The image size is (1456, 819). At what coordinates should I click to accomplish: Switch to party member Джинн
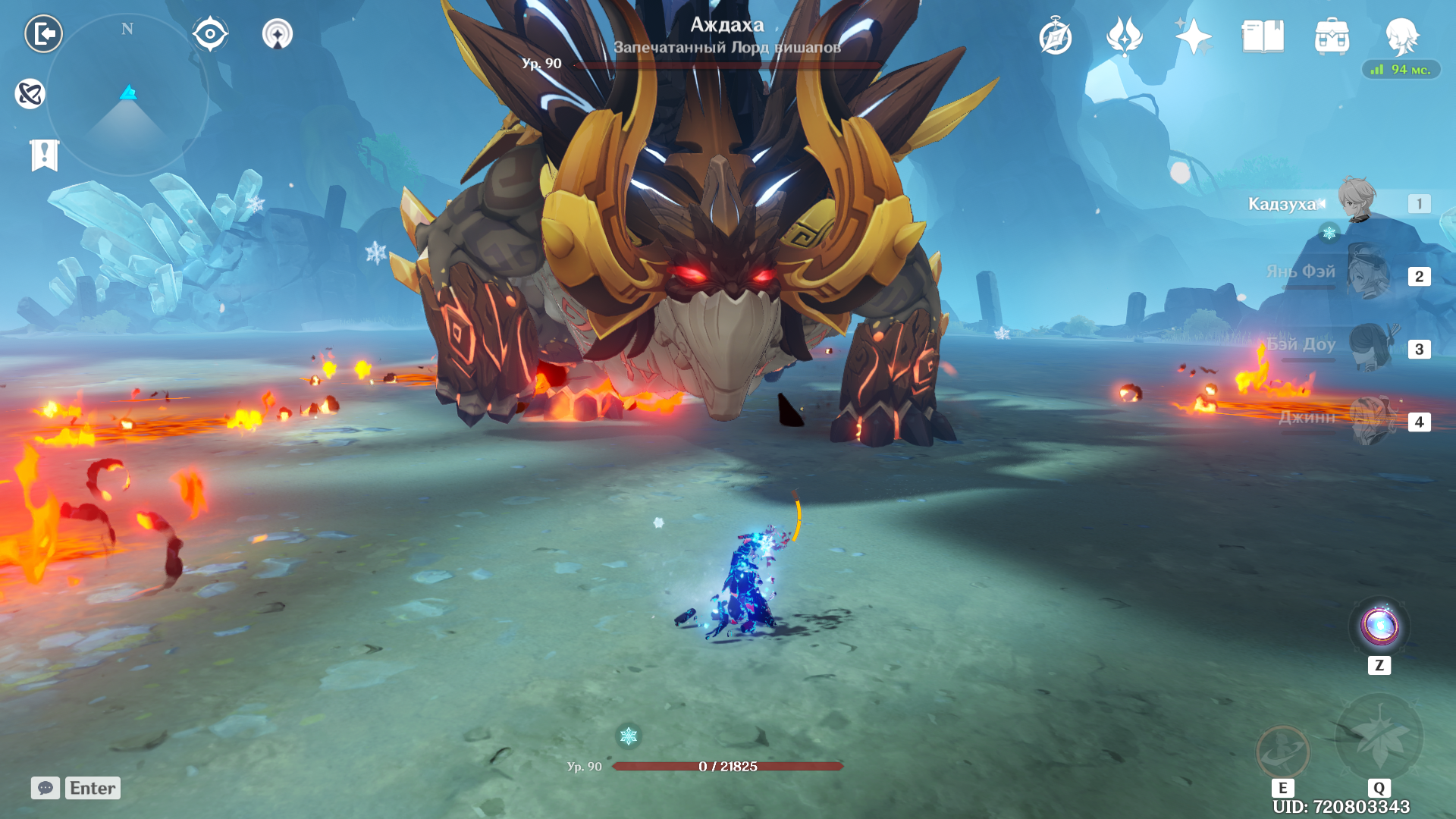(x=1367, y=419)
